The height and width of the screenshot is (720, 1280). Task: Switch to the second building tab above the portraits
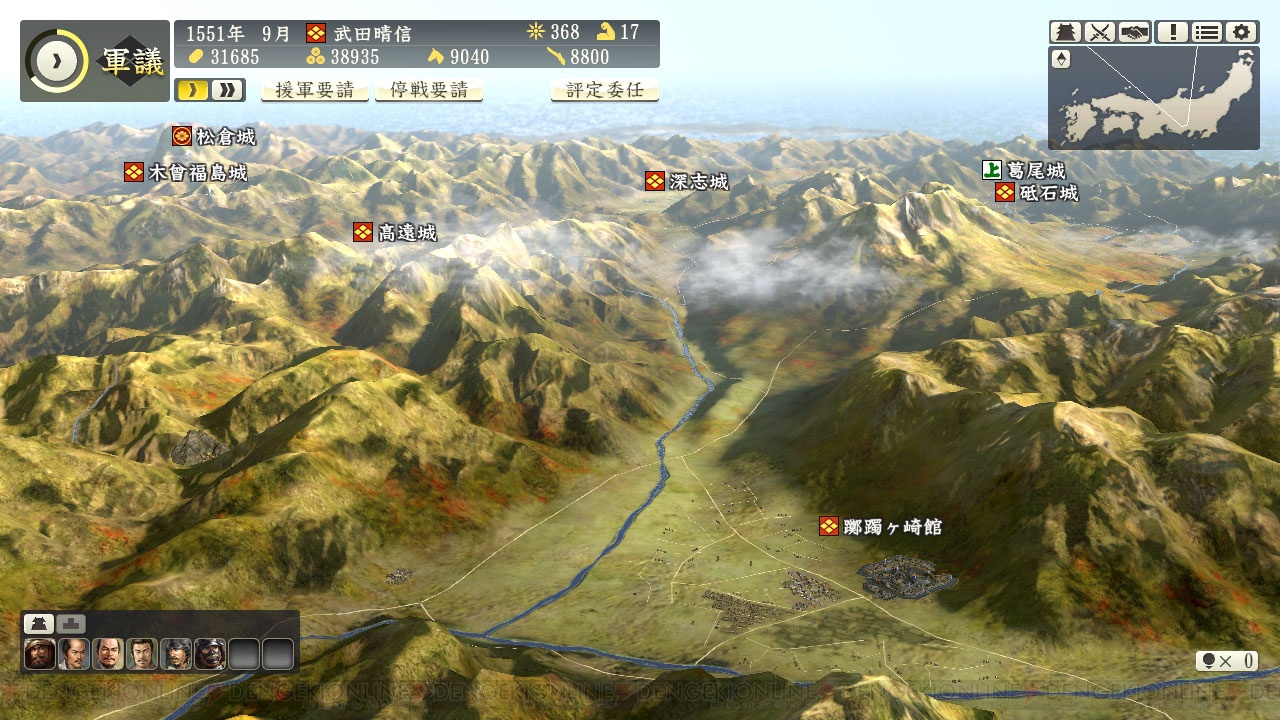[71, 624]
